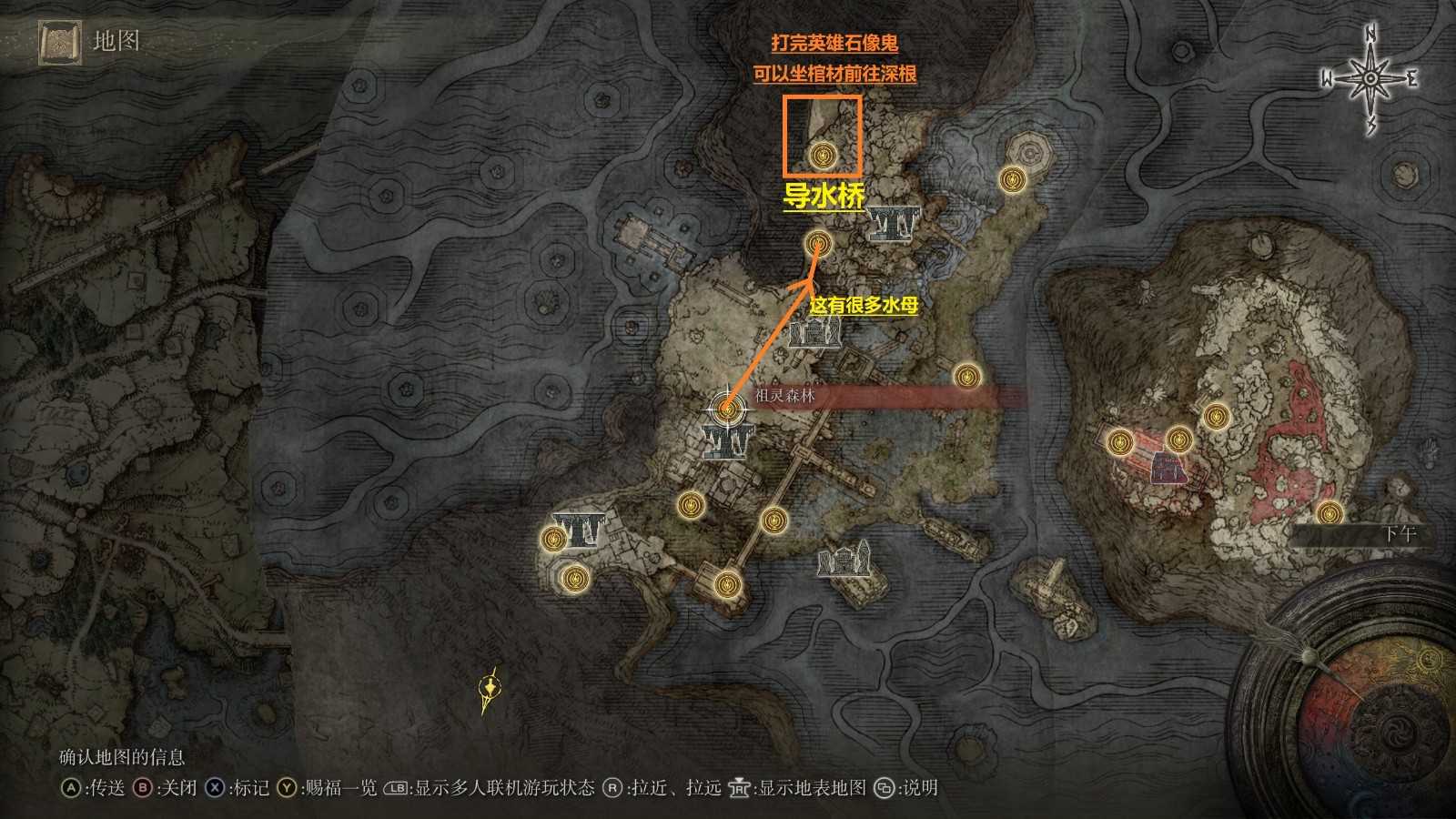Click the 导水桥 site of grace icon

(817, 243)
